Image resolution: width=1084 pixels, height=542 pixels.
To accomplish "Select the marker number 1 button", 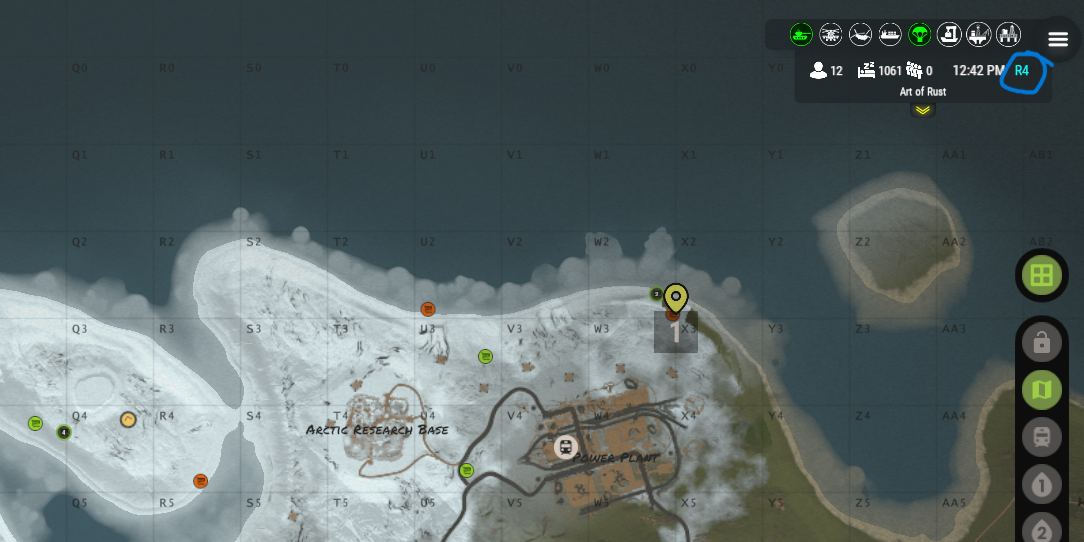I will pyautogui.click(x=1041, y=486).
